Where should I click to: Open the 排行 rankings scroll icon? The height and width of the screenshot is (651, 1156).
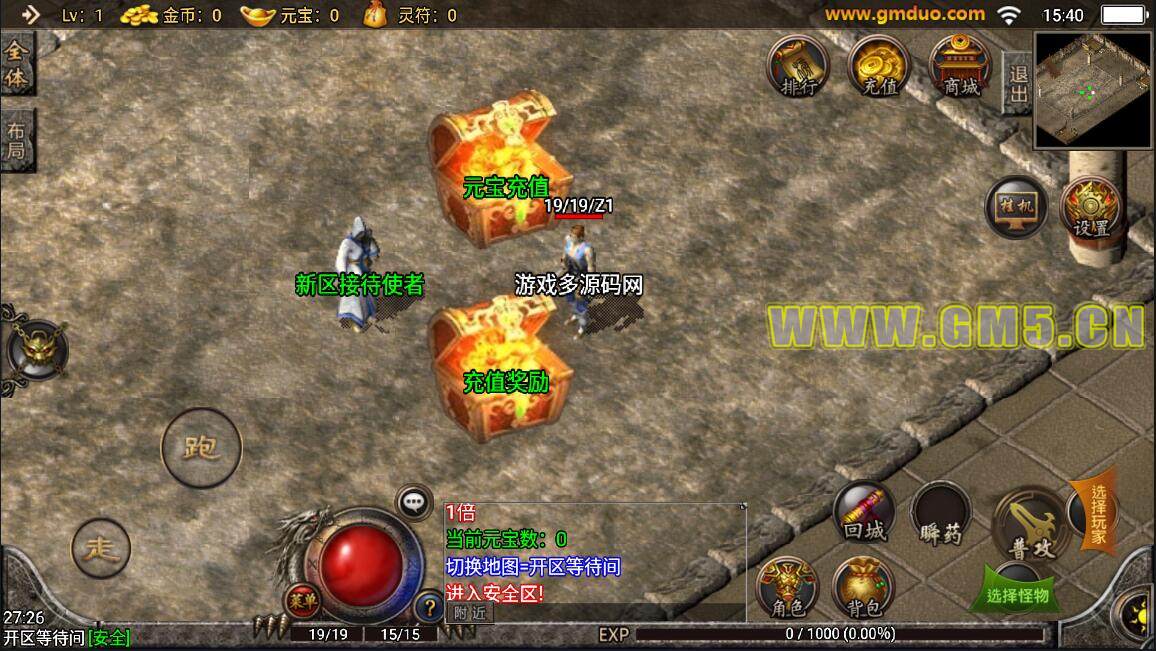(x=799, y=66)
